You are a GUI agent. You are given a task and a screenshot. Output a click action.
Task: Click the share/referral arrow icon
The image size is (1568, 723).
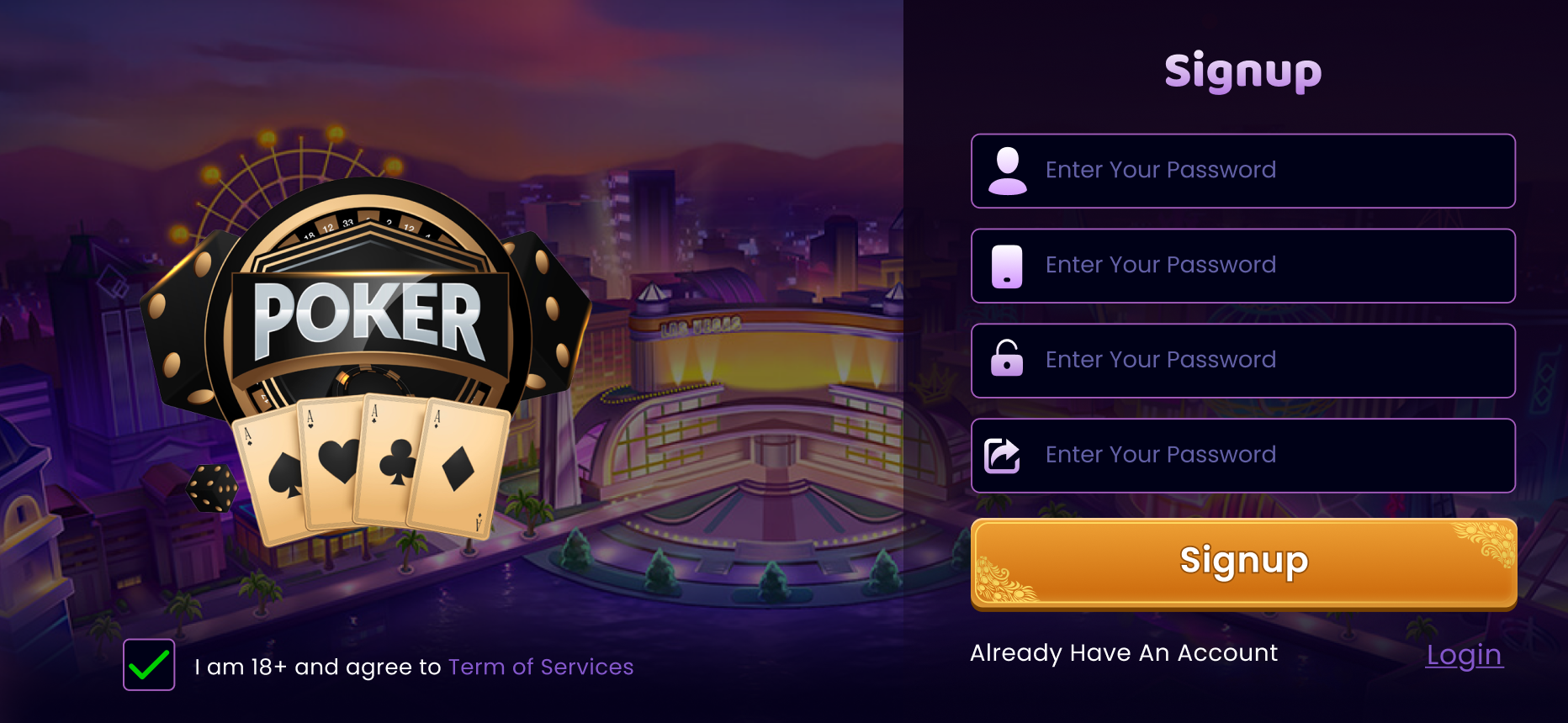point(1003,455)
